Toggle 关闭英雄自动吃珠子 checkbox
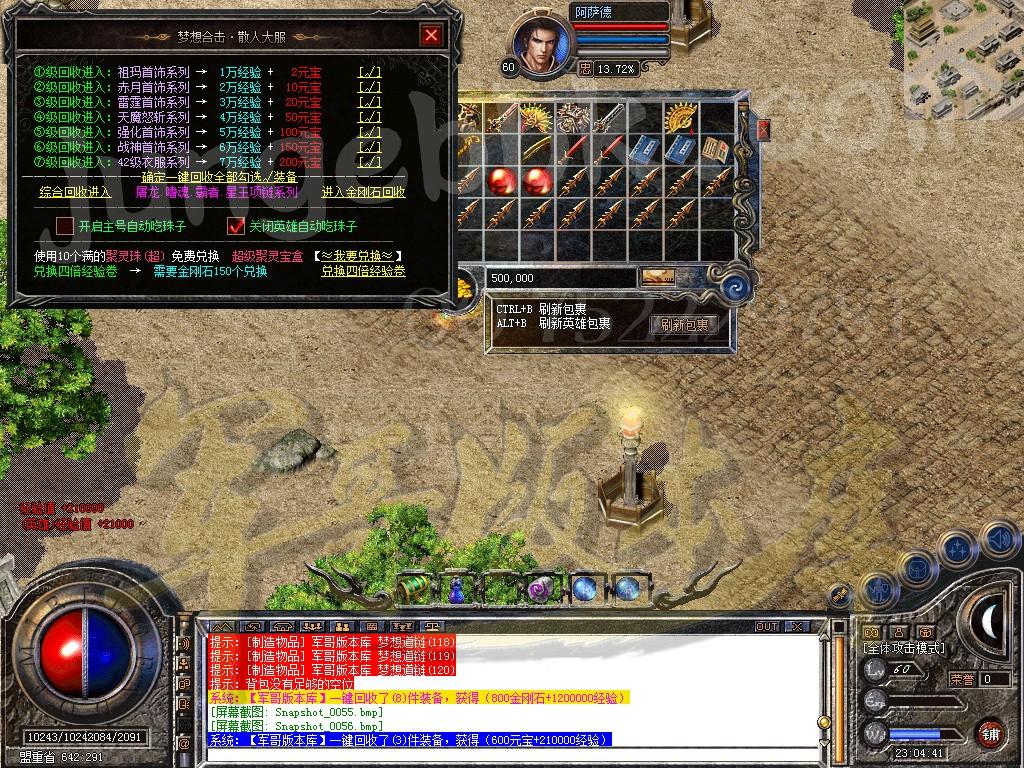 coord(237,226)
